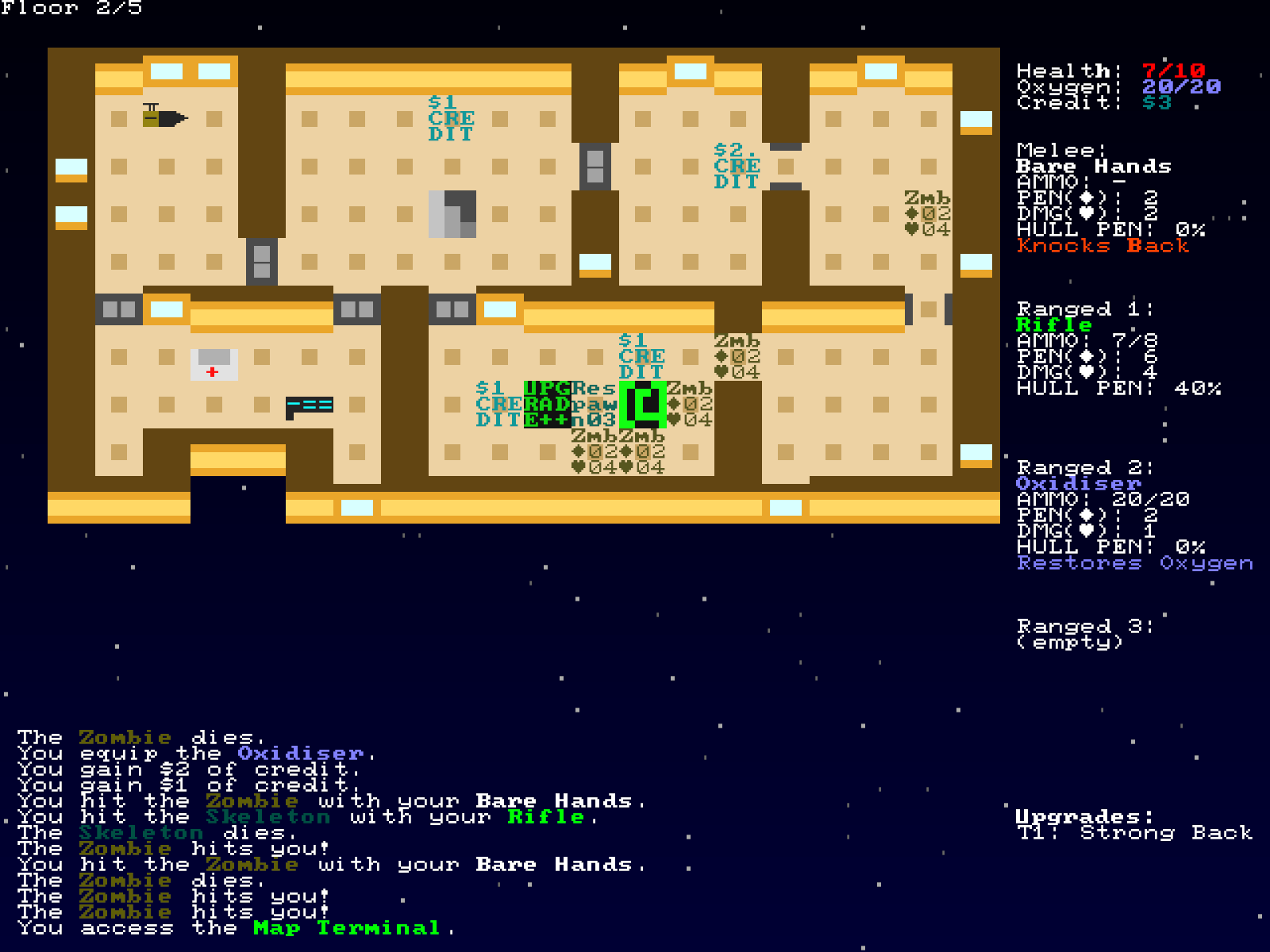Viewport: 1270px width, 952px height.
Task: Open the cyan console terminal tile
Action: pyautogui.click(x=310, y=407)
